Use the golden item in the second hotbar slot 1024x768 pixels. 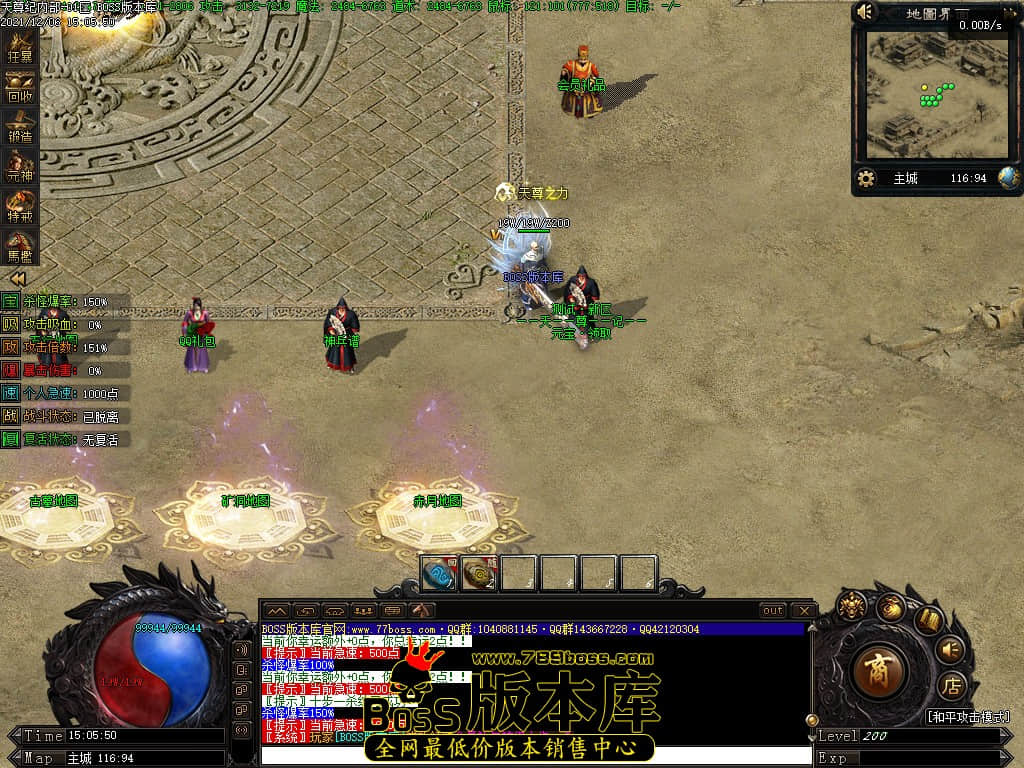coord(478,574)
